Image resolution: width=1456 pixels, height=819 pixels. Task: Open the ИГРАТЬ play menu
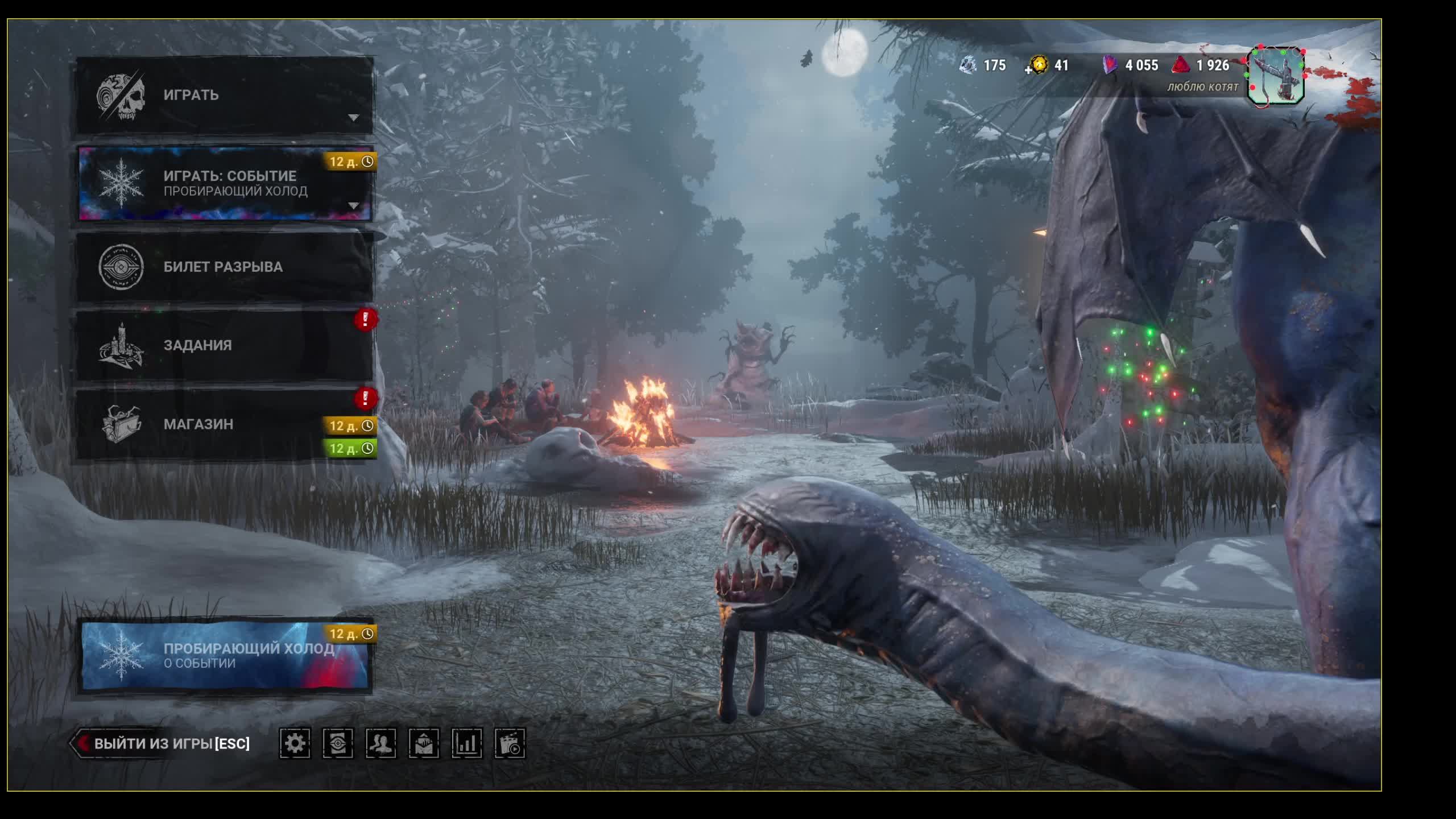225,96
